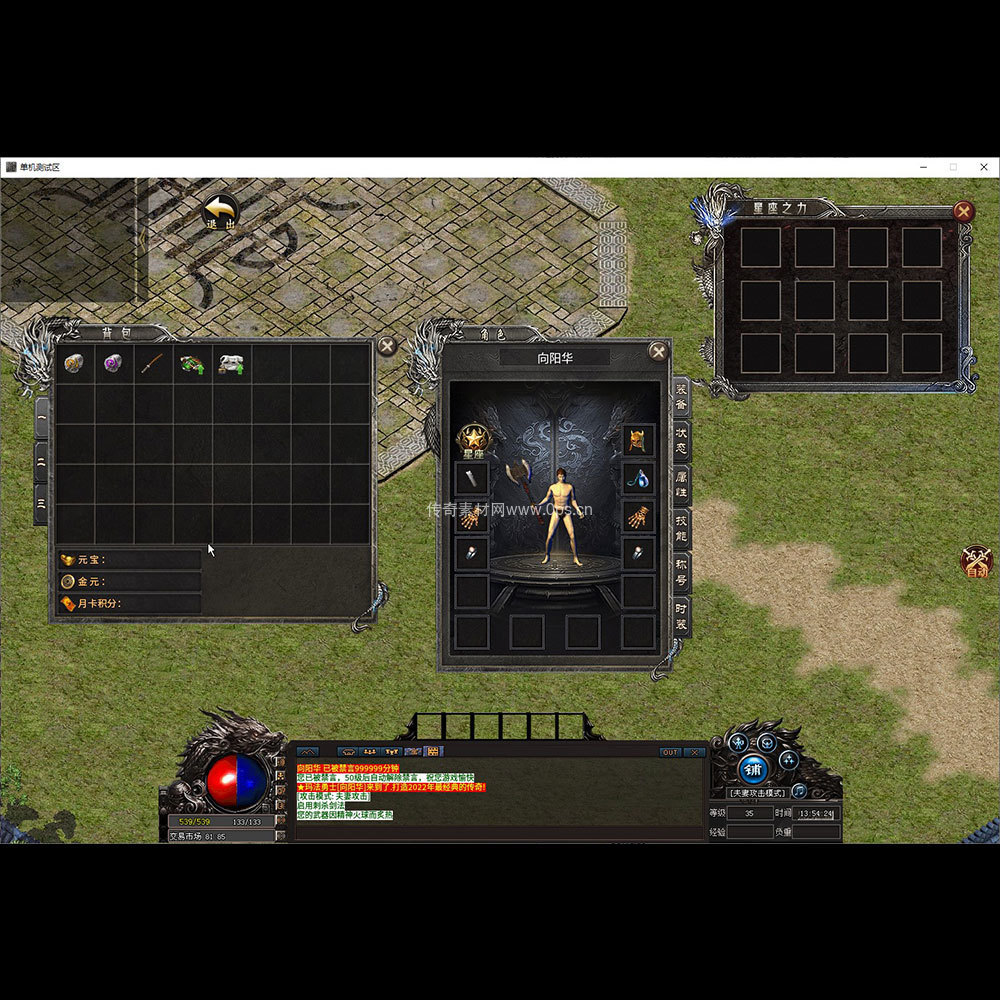Click the 退出 exit arrow button
Screen dimensions: 1000x1000
click(220, 212)
